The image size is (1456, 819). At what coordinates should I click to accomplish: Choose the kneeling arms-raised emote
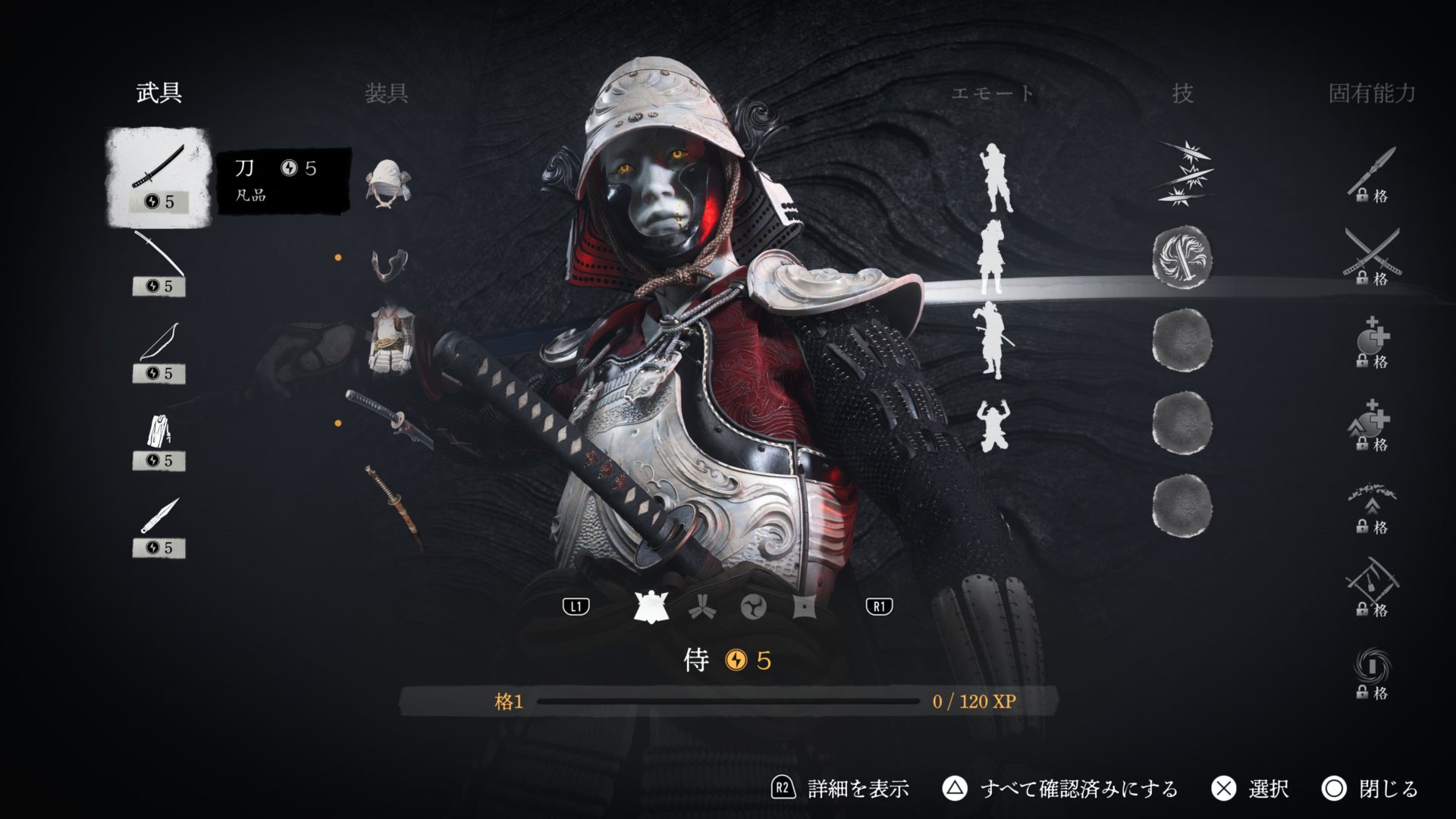993,425
